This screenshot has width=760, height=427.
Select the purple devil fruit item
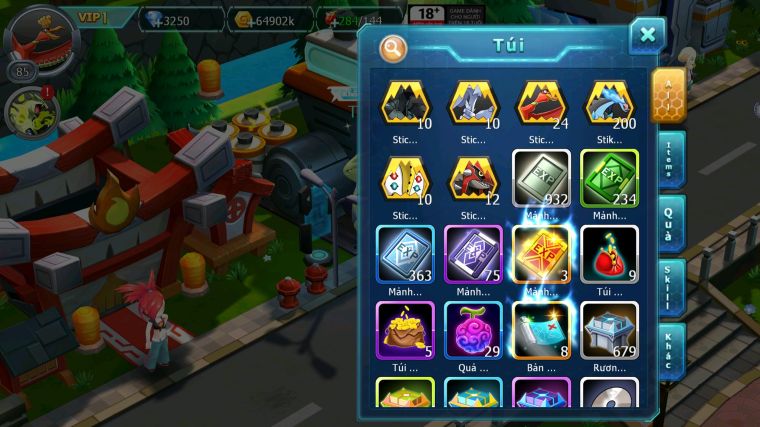[473, 330]
